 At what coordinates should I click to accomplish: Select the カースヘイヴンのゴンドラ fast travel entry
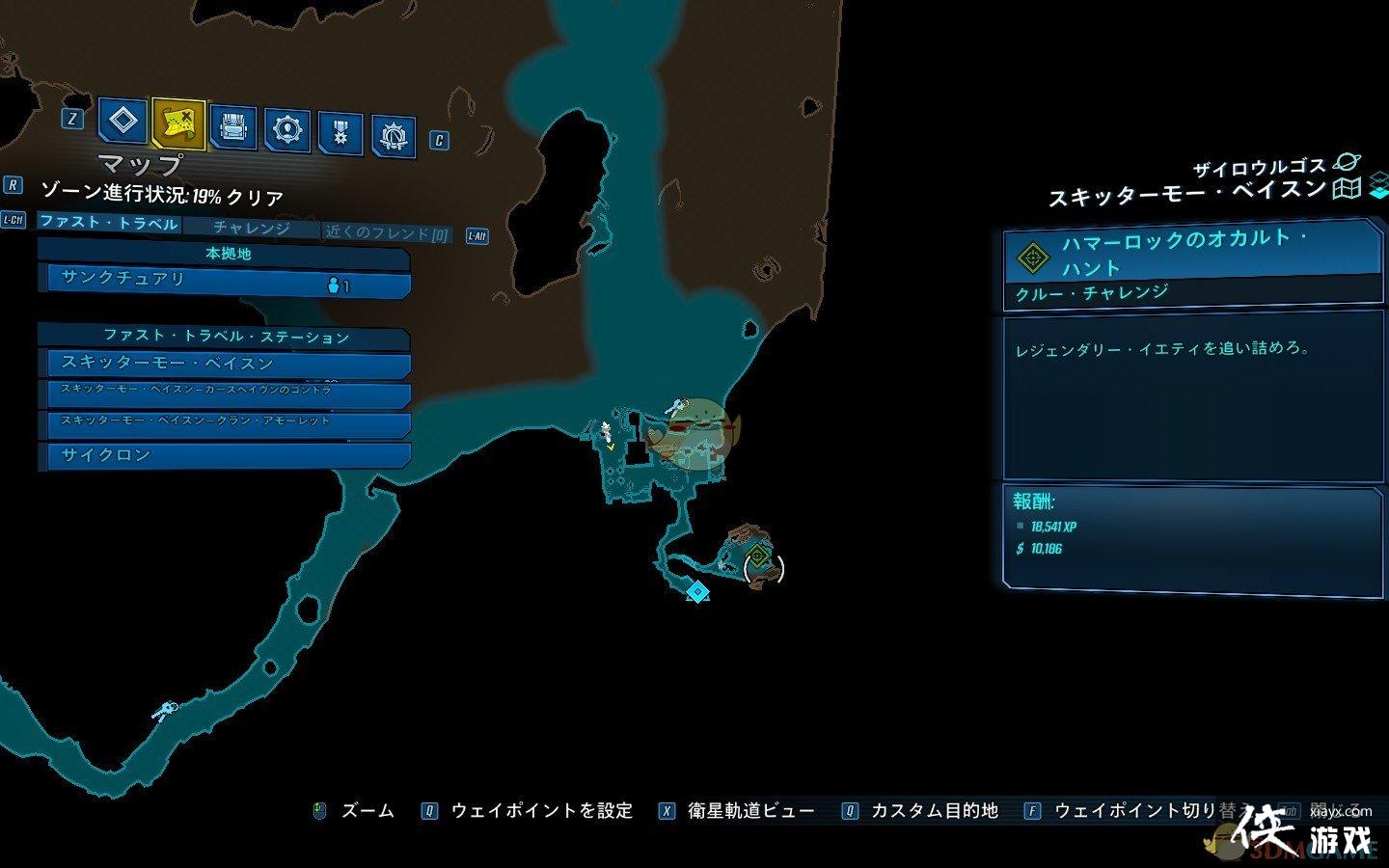pyautogui.click(x=224, y=392)
